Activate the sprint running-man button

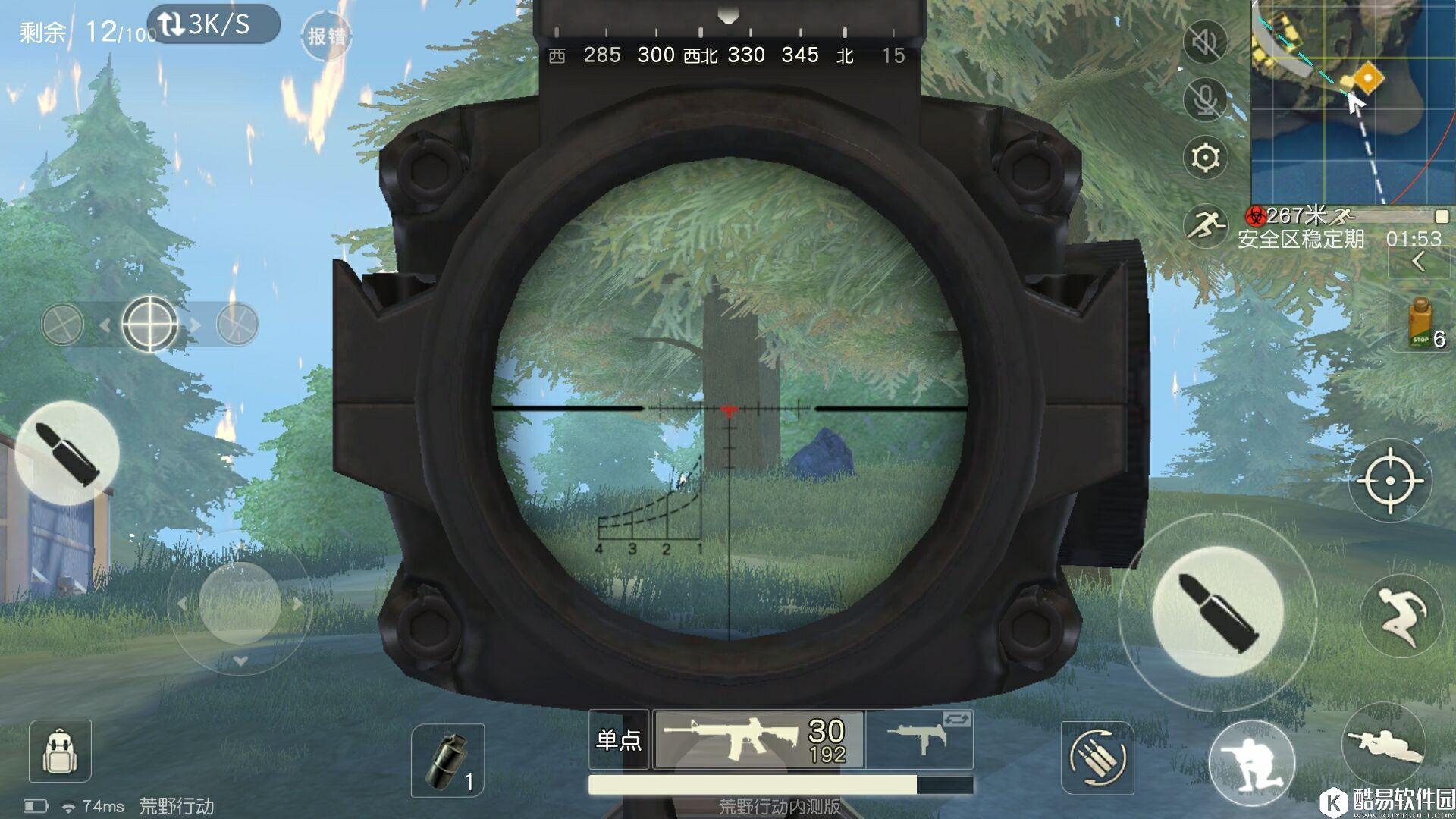(1205, 224)
